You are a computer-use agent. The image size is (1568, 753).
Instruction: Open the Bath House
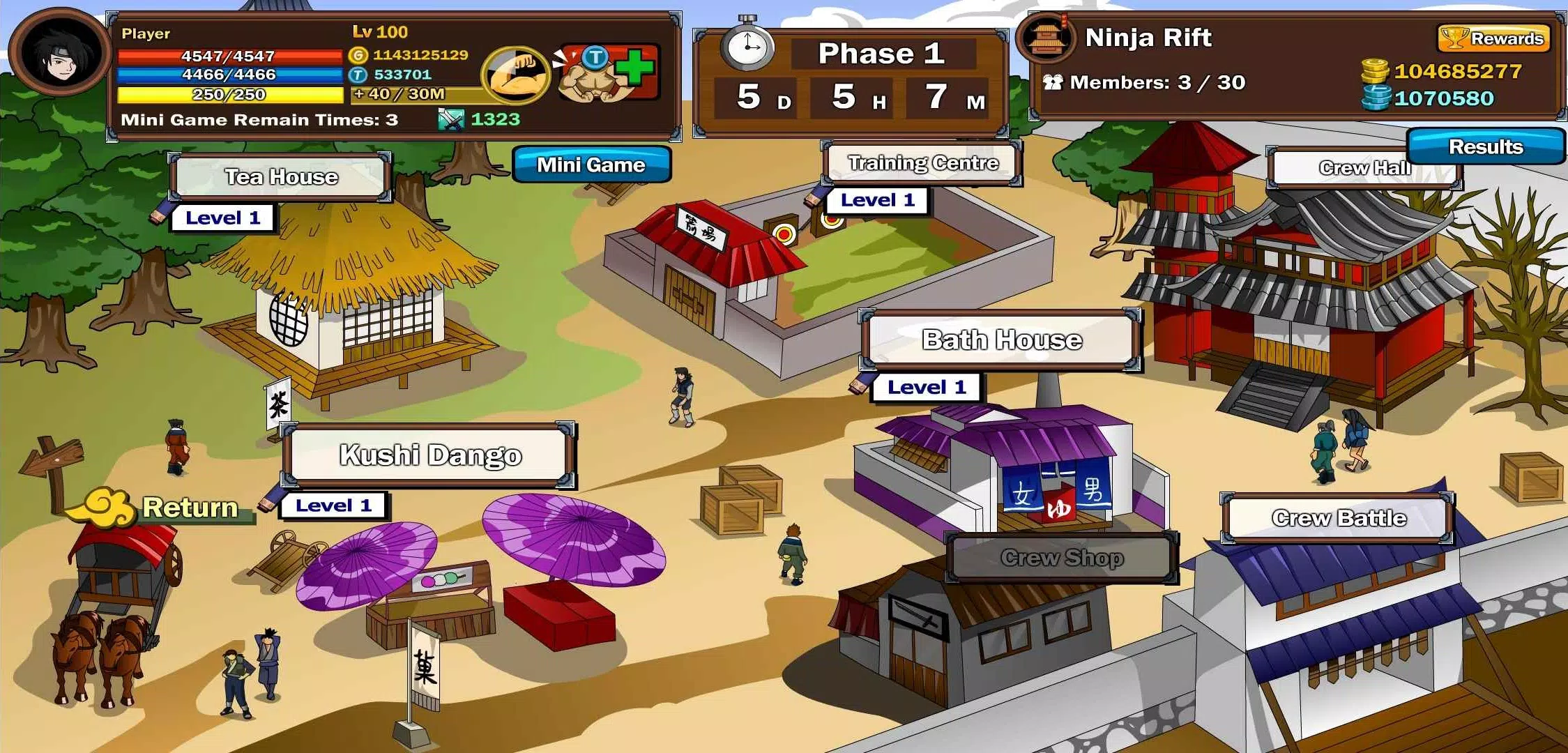(x=1002, y=340)
